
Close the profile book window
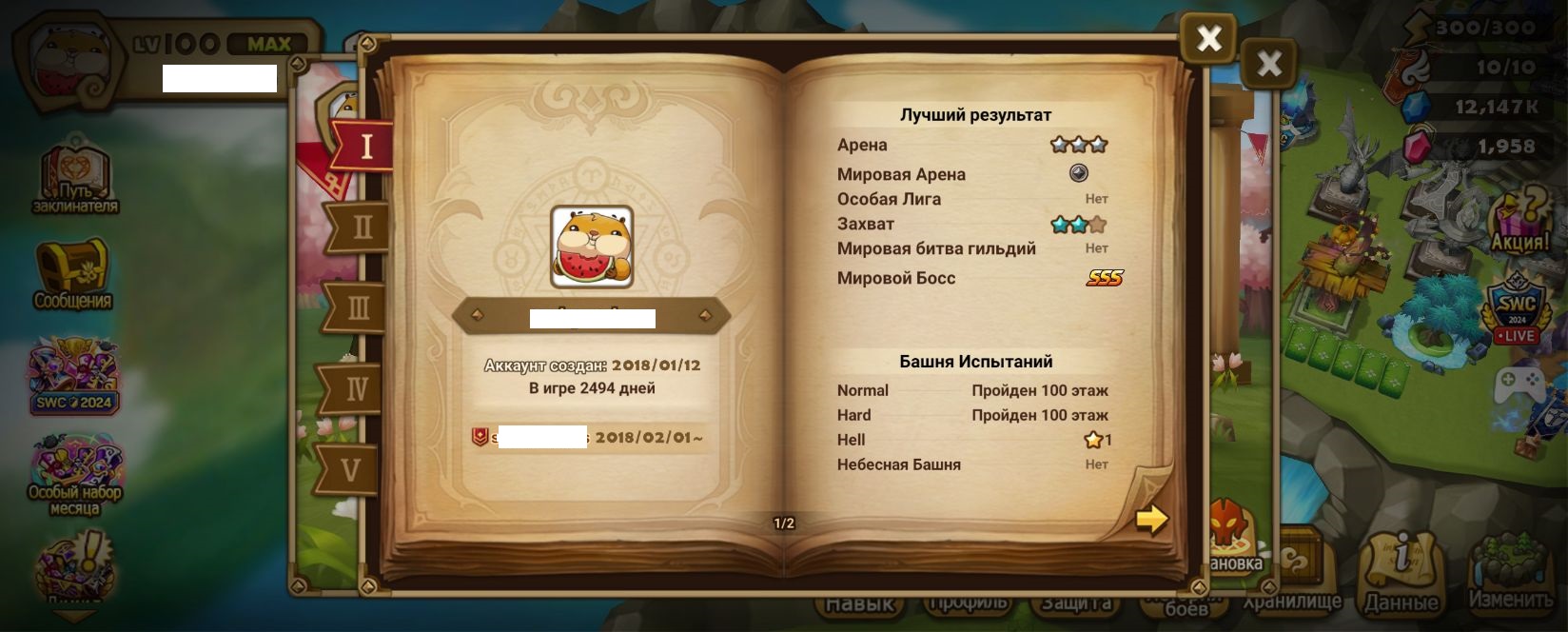coord(1208,39)
